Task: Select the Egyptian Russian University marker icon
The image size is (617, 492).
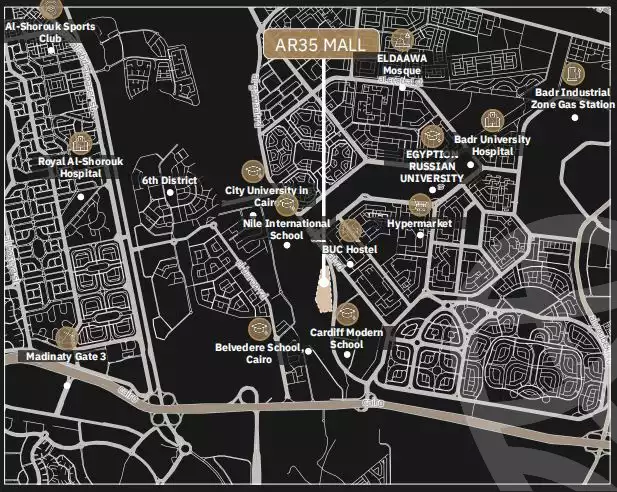Action: 432,136
